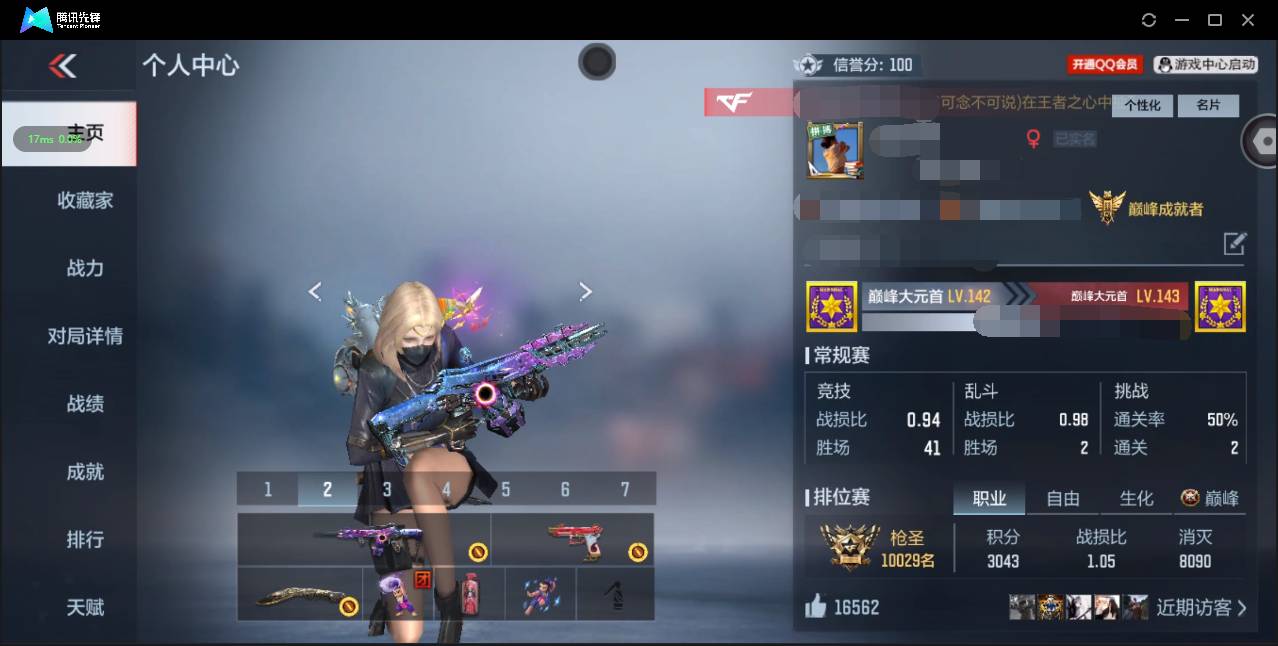Image resolution: width=1278 pixels, height=646 pixels.
Task: Open the 战力 menu entry
Action: coord(85,268)
